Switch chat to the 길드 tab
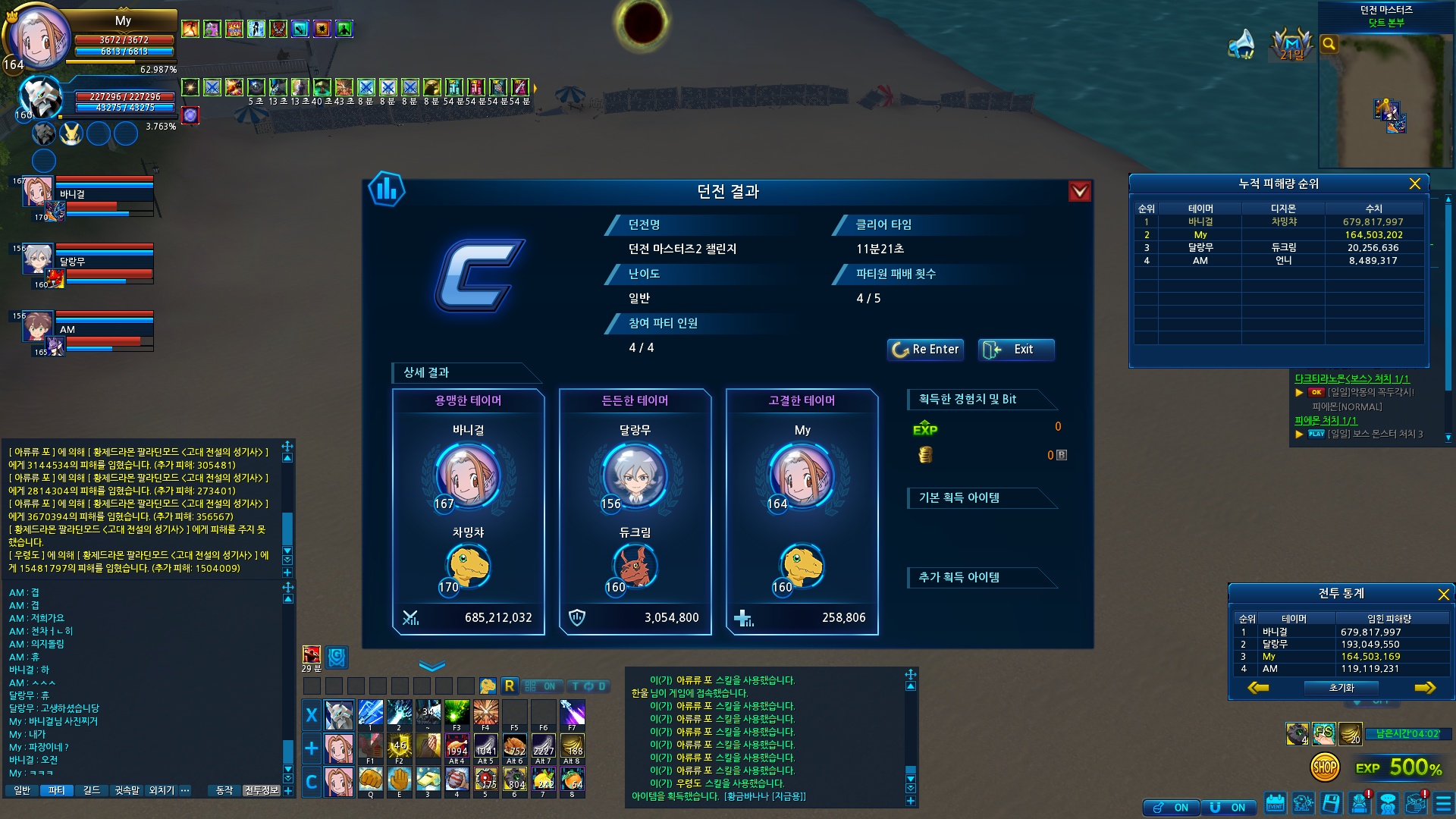1456x819 pixels. (92, 791)
